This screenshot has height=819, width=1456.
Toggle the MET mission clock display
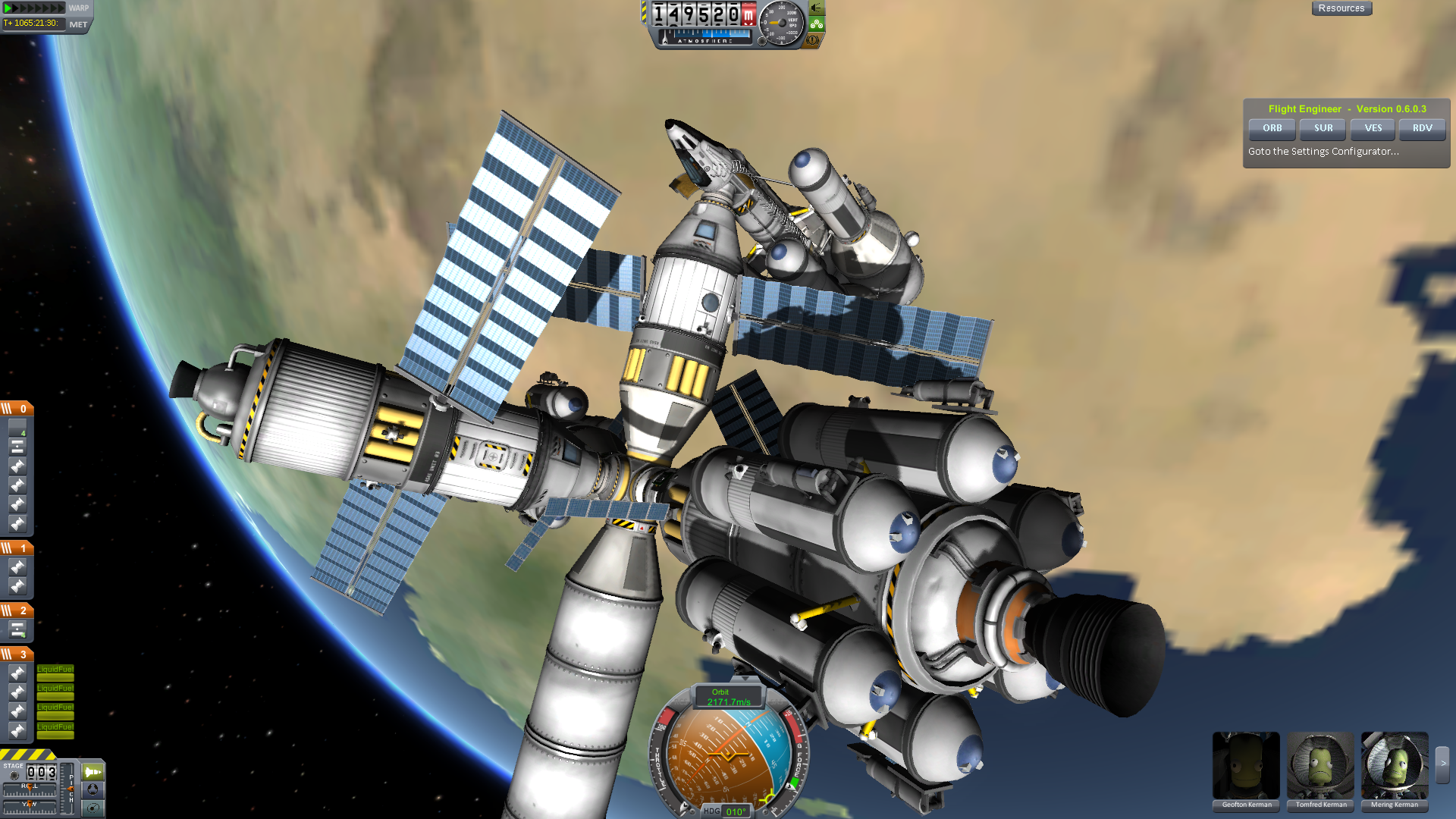tap(78, 24)
